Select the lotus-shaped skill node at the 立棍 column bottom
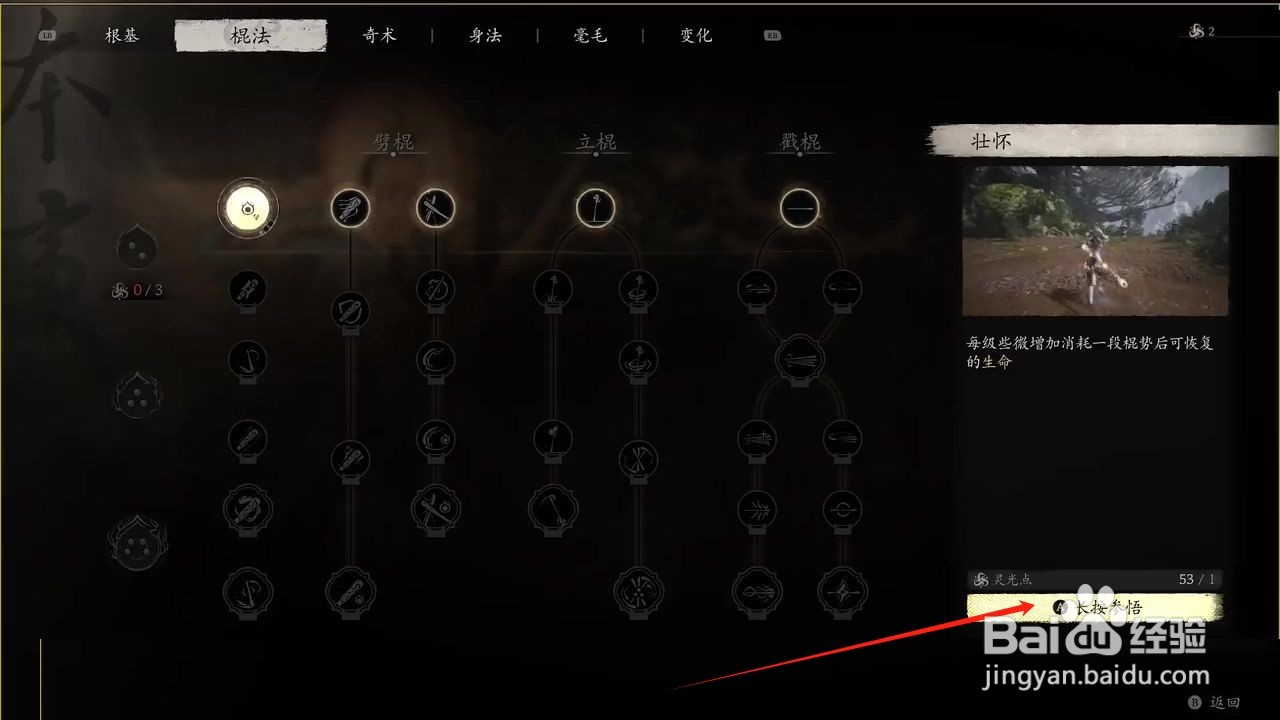 638,591
